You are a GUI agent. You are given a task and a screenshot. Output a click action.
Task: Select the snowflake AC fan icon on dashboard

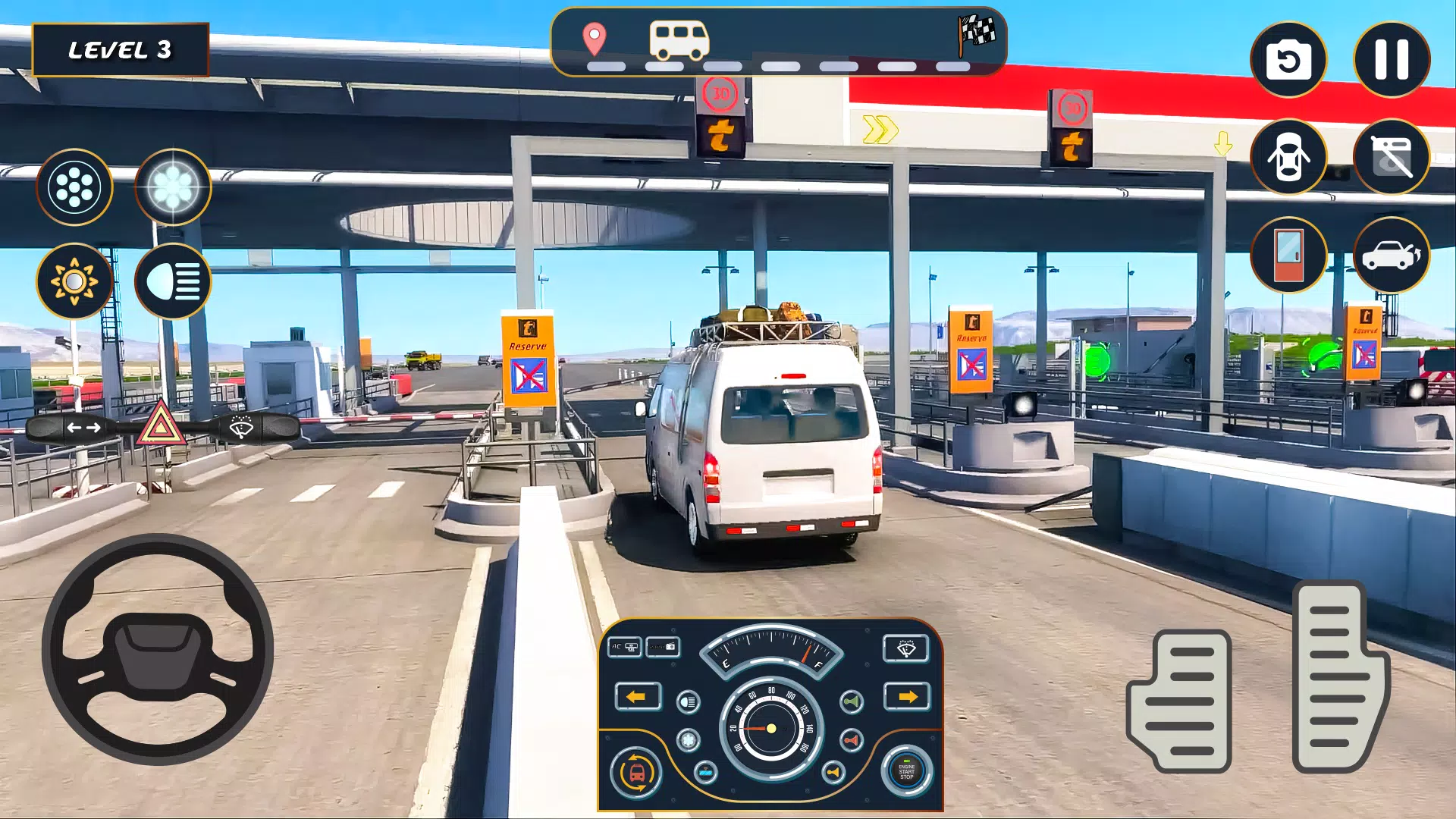pyautogui.click(x=688, y=740)
